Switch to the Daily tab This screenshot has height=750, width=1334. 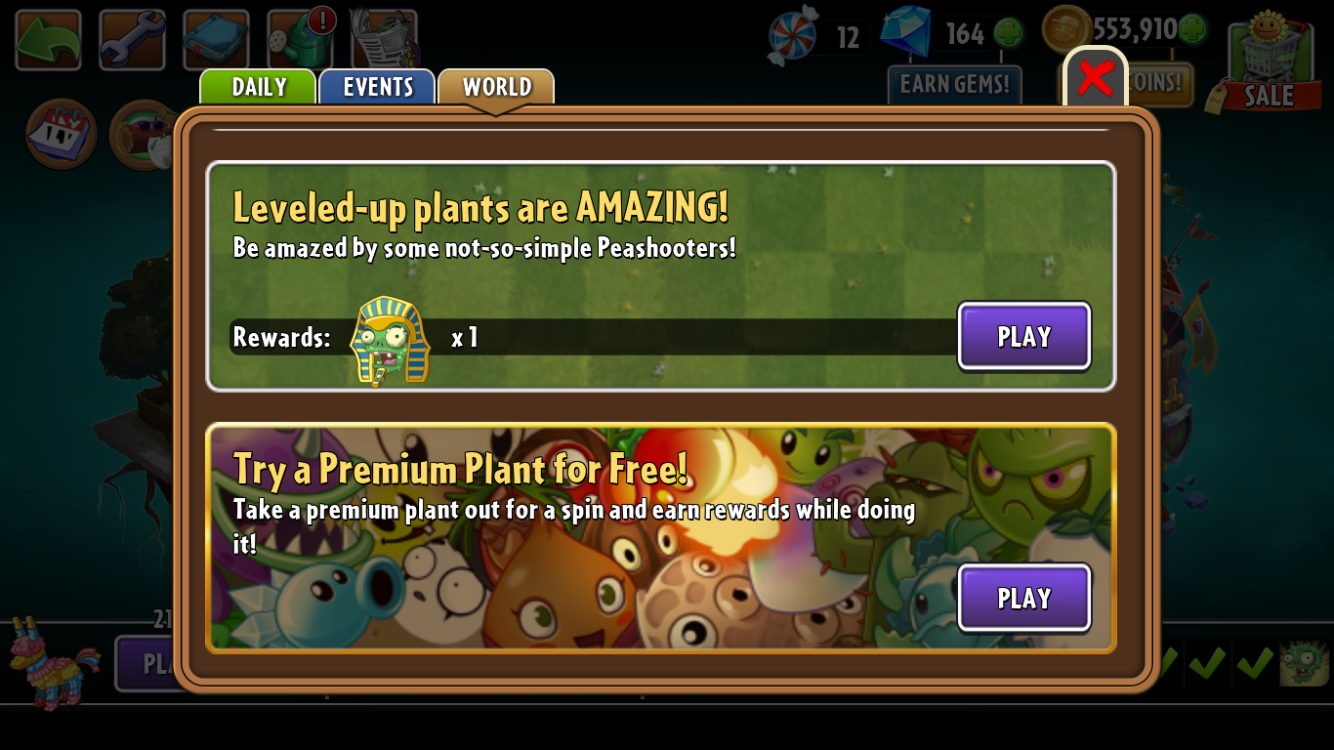click(258, 87)
